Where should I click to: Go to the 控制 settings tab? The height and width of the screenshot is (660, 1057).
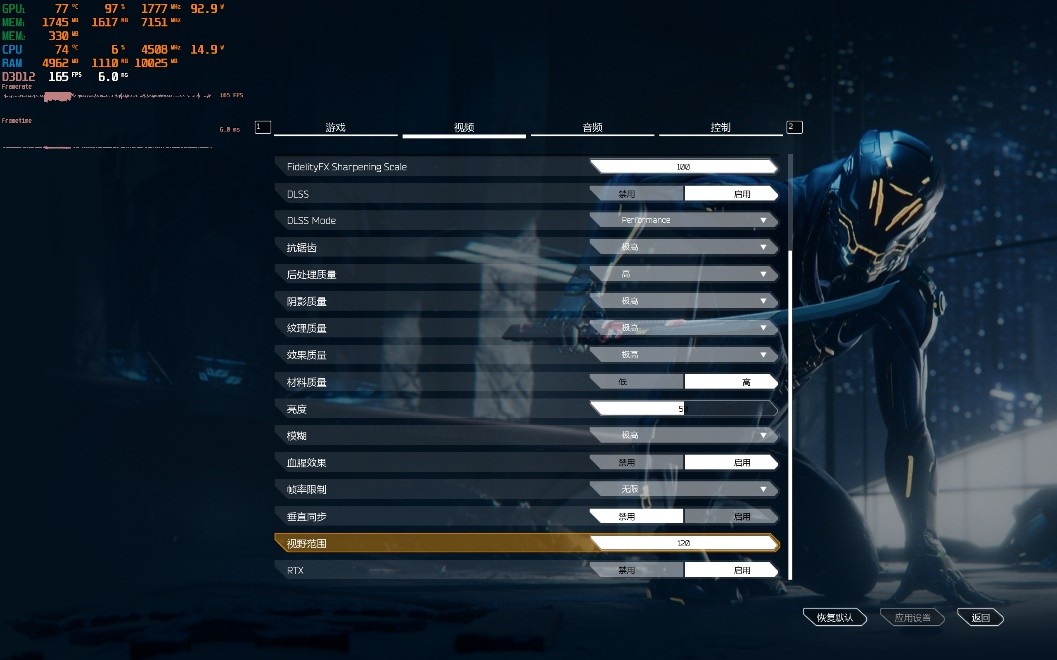[x=720, y=128]
